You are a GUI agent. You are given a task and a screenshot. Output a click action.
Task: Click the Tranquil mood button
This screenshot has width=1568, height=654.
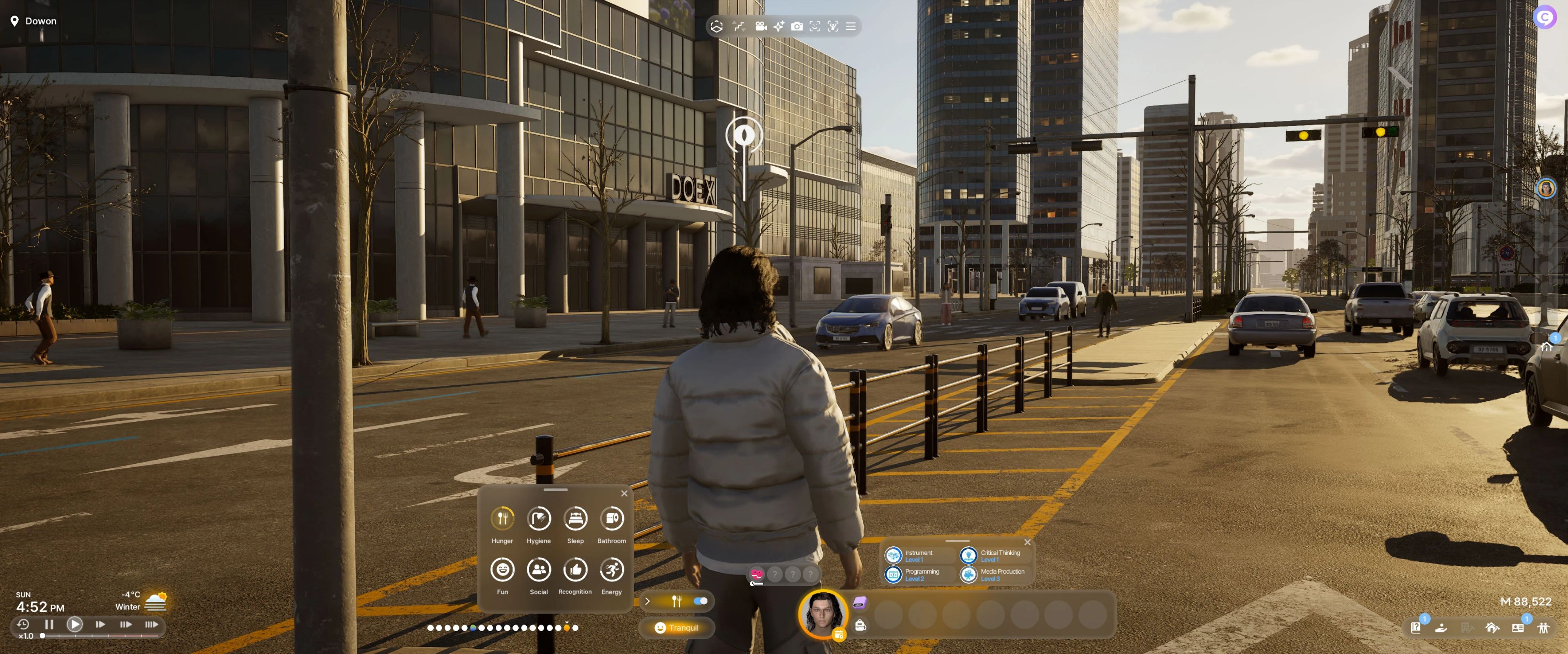tap(676, 628)
